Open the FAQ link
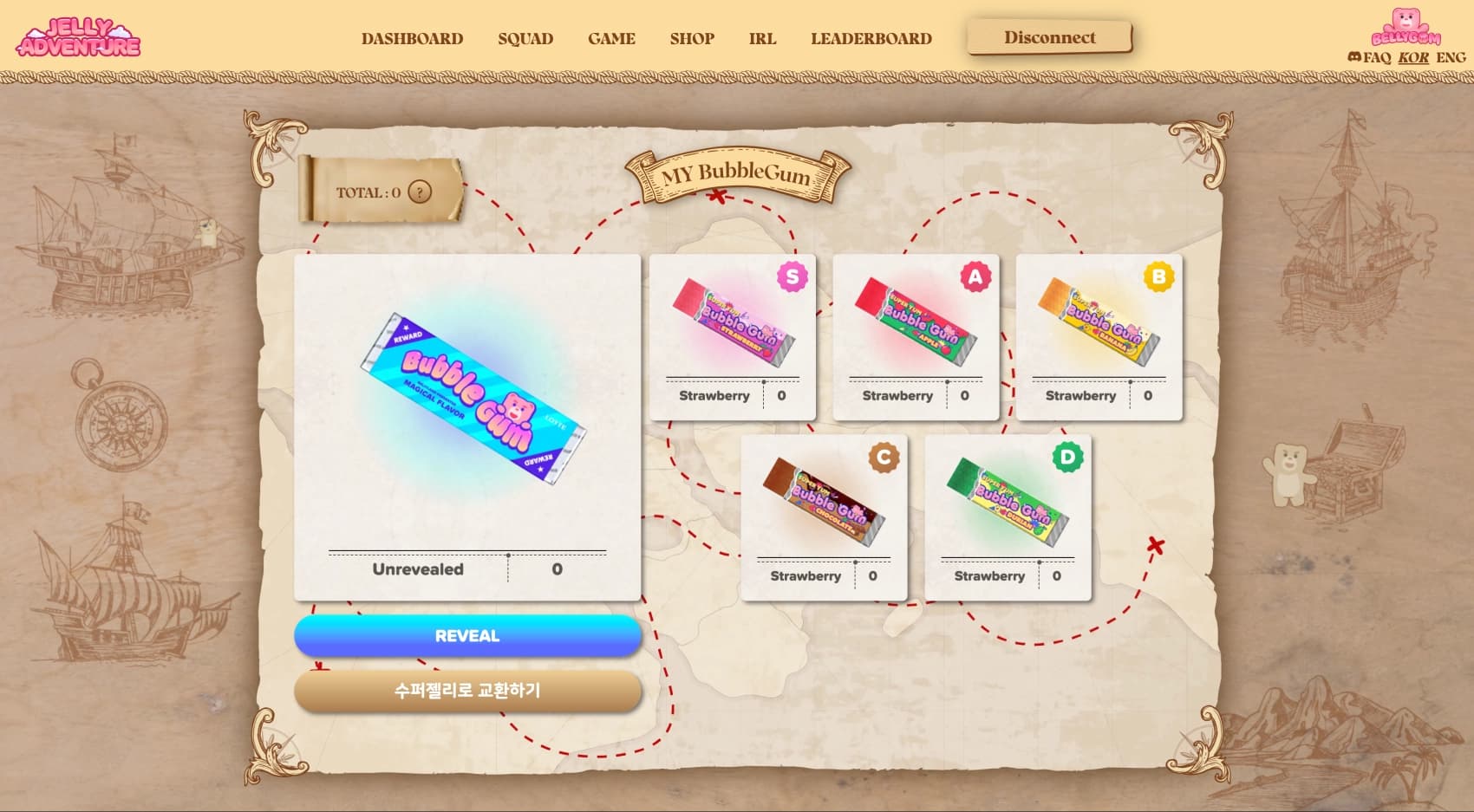 tap(1377, 57)
